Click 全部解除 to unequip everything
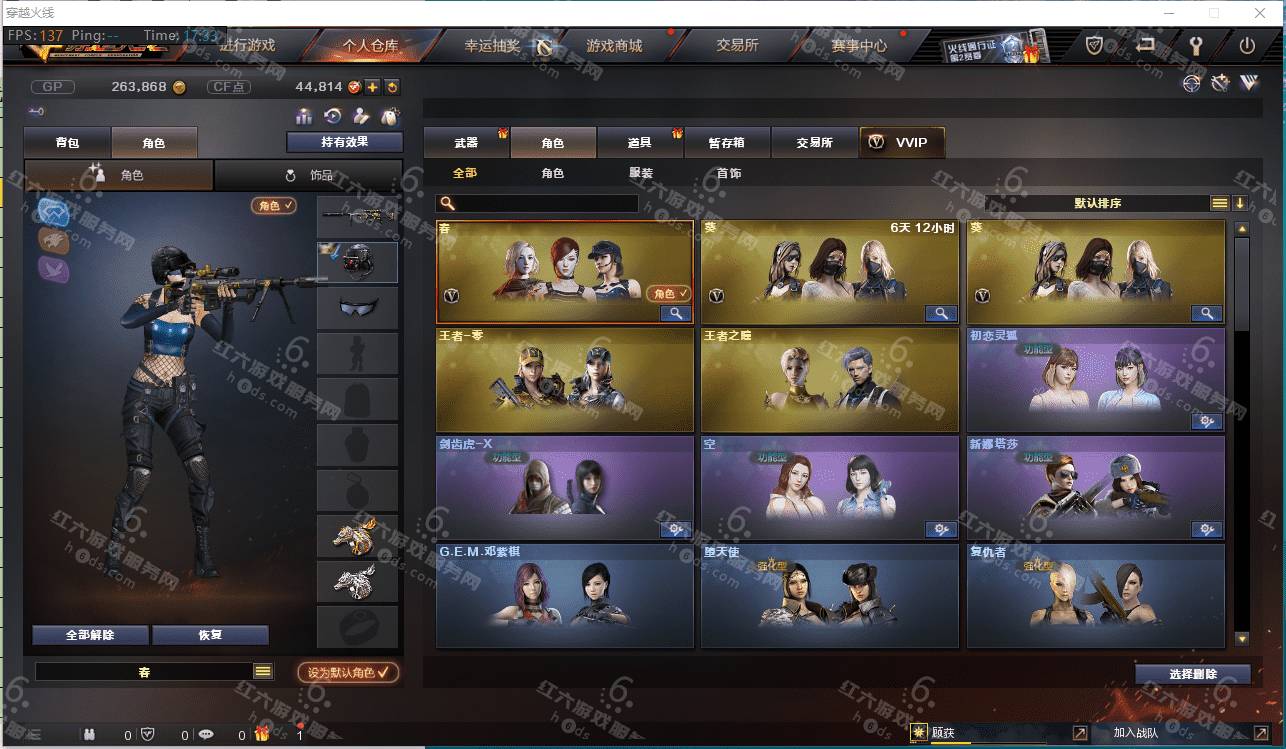Viewport: 1286px width, 749px height. click(90, 635)
